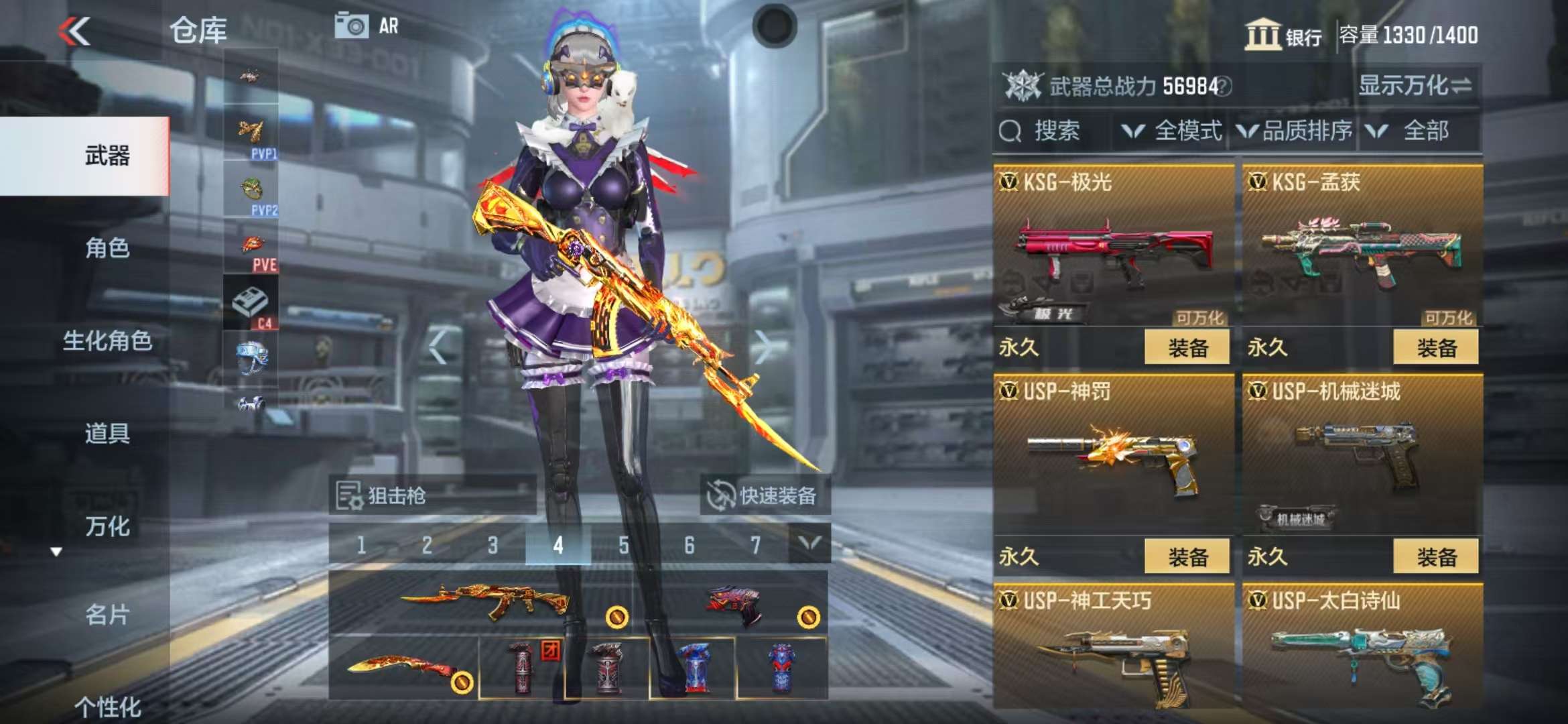Equip the KSG-极光 shotgun
Image resolution: width=1568 pixels, height=724 pixels.
[1187, 347]
